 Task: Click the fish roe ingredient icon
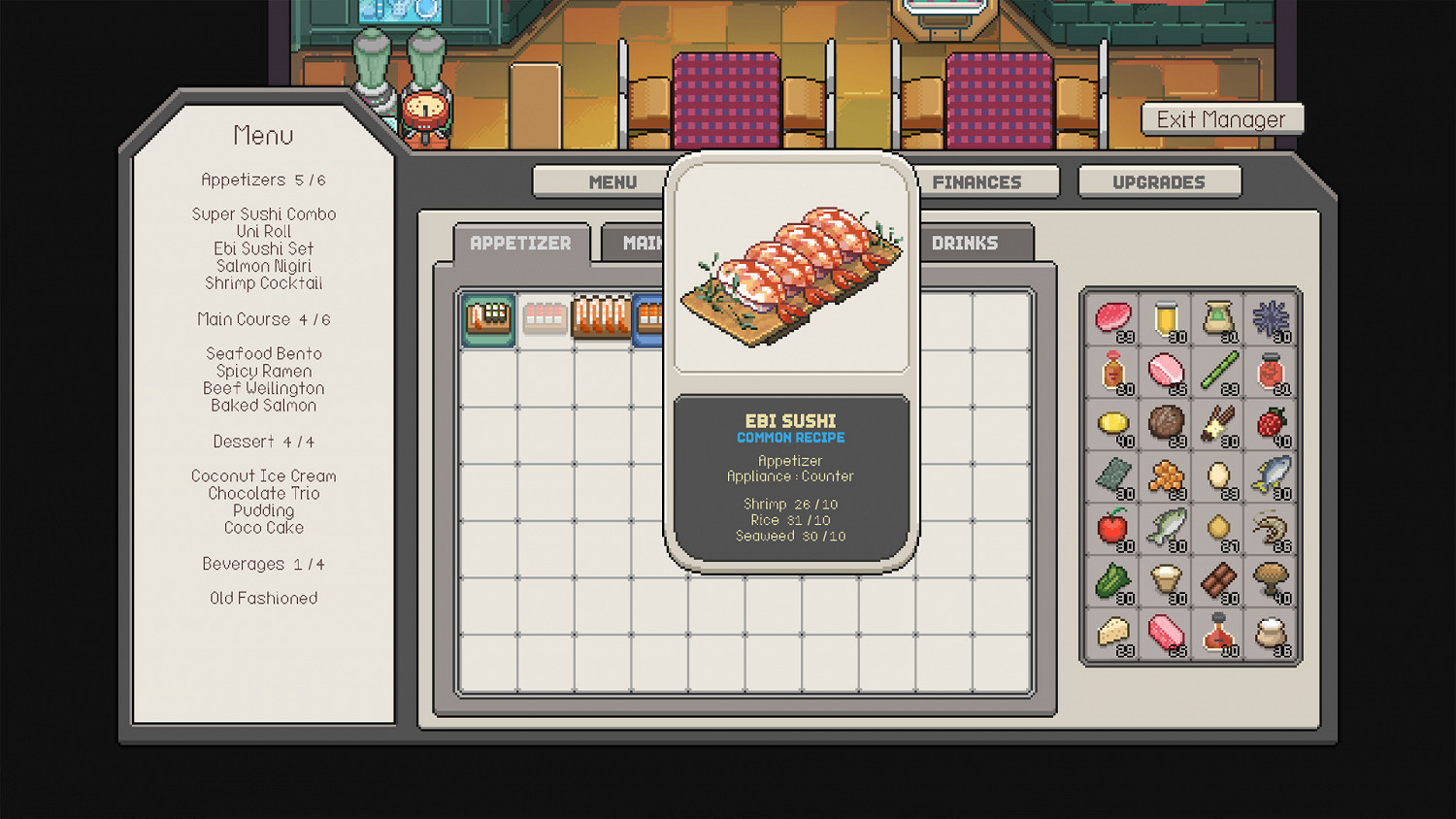tap(1167, 477)
